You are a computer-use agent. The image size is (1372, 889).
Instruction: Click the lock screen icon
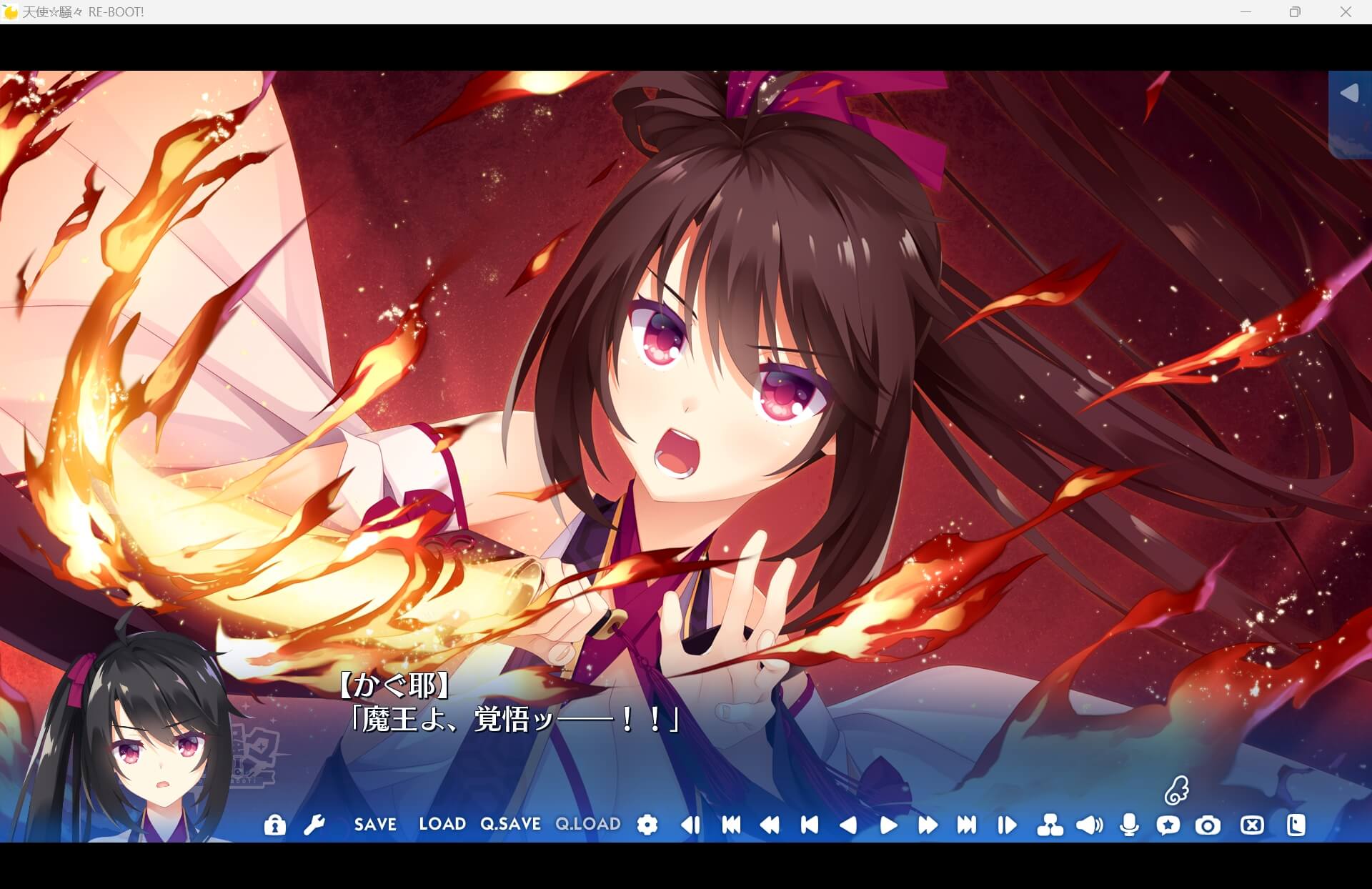click(275, 825)
